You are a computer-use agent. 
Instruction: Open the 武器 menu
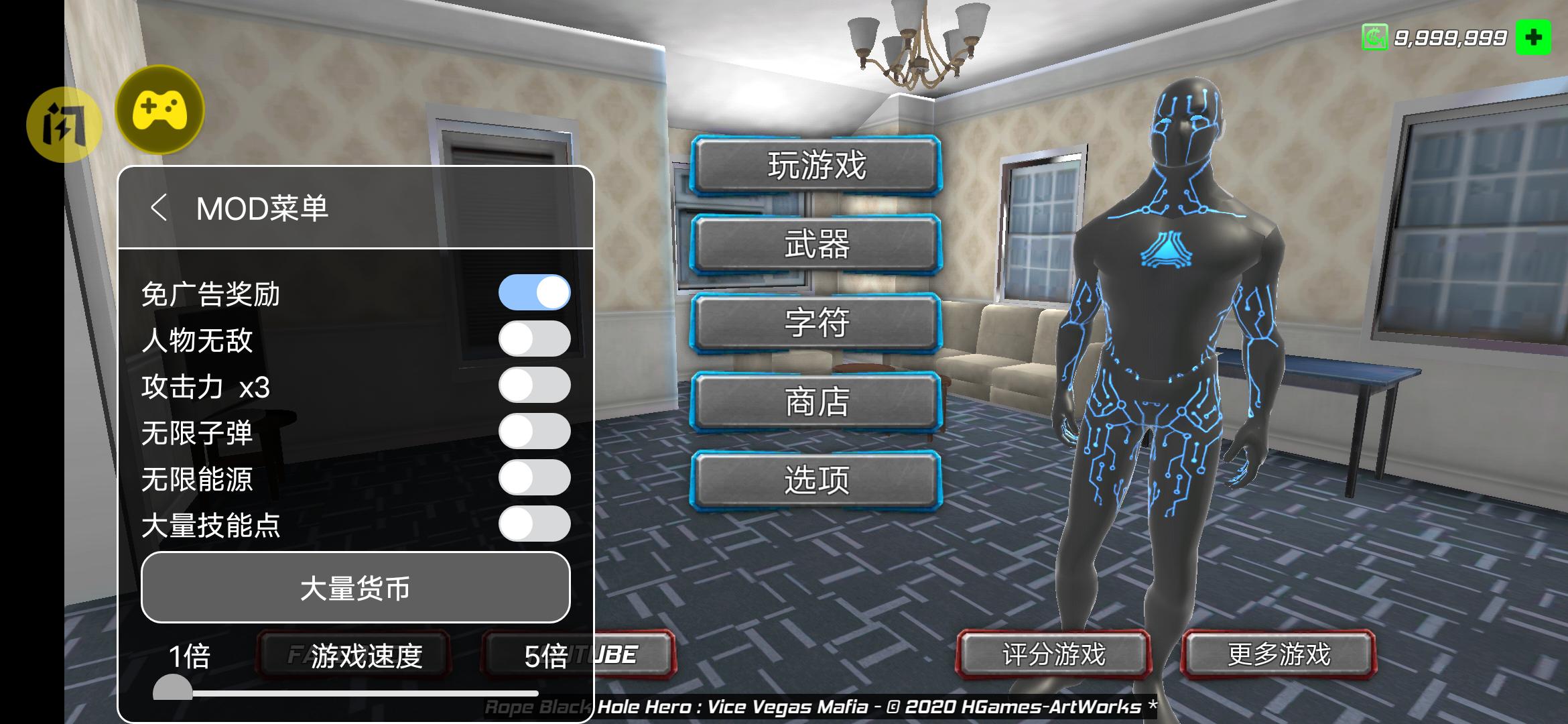click(818, 246)
